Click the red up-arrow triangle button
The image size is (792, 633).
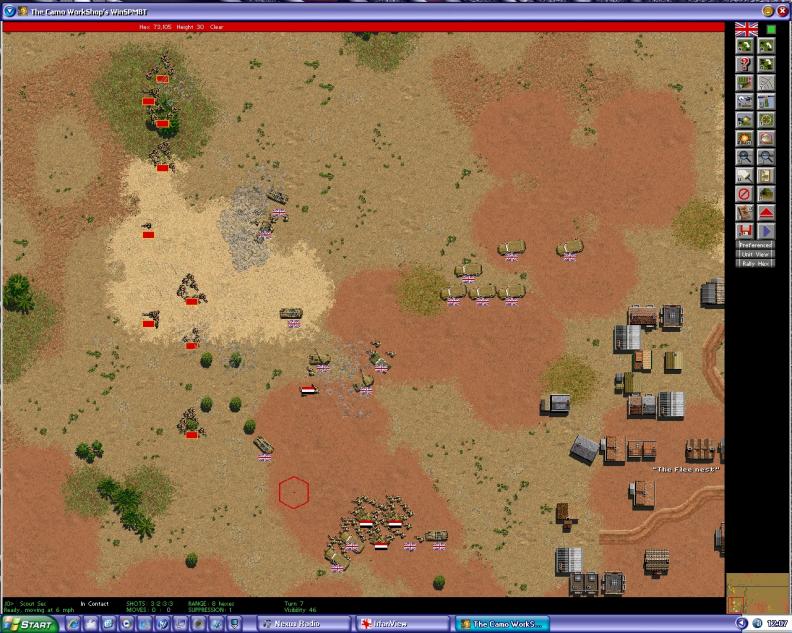pyautogui.click(x=767, y=212)
